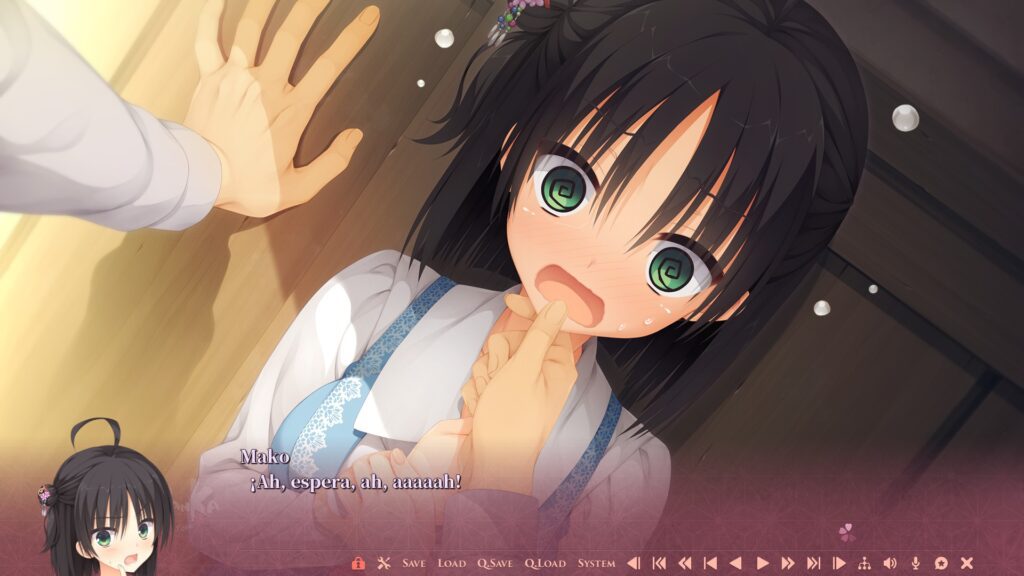Click the speaker volume icon

pos(890,563)
